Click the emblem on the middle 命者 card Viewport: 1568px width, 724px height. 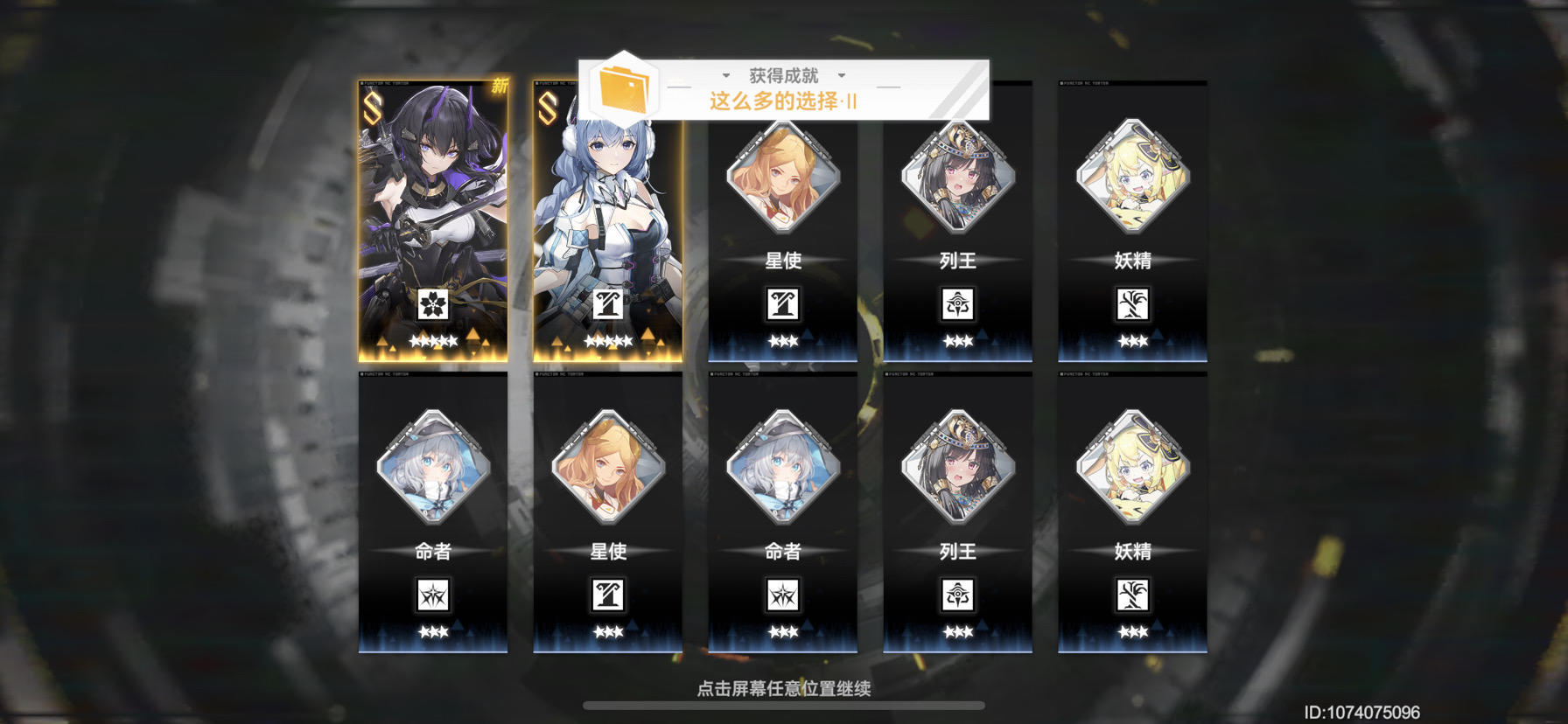781,596
